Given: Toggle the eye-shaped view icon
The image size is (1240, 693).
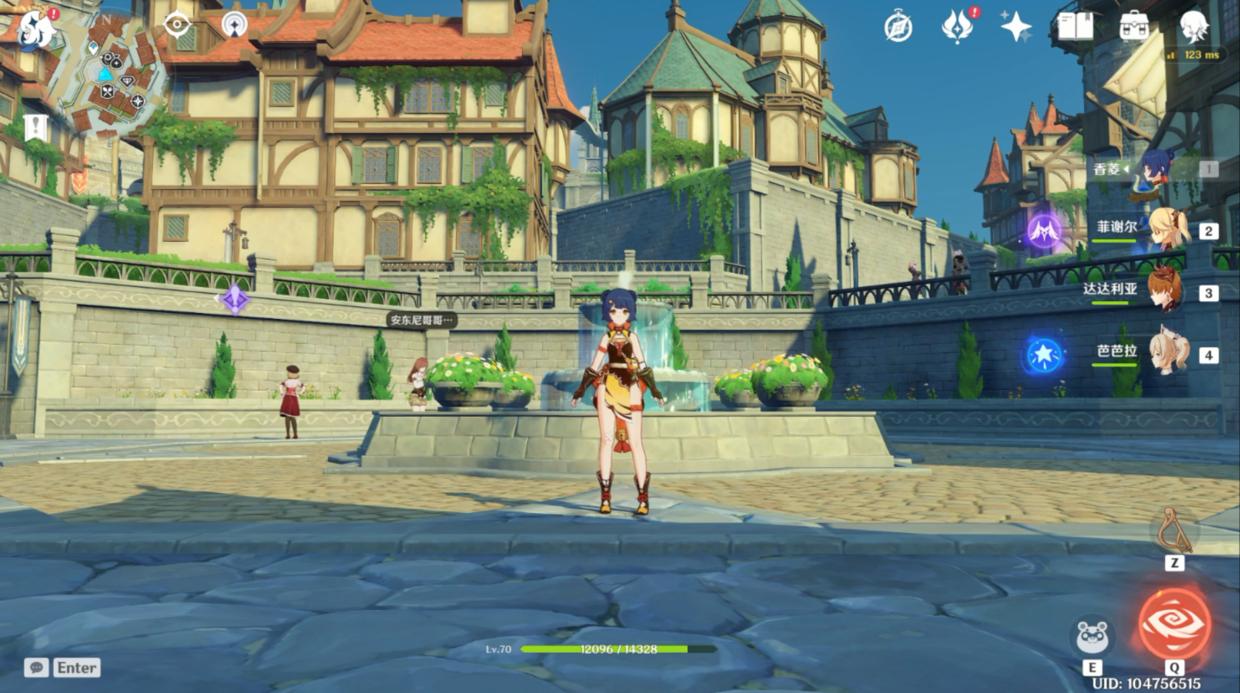Looking at the screenshot, I should click(178, 24).
